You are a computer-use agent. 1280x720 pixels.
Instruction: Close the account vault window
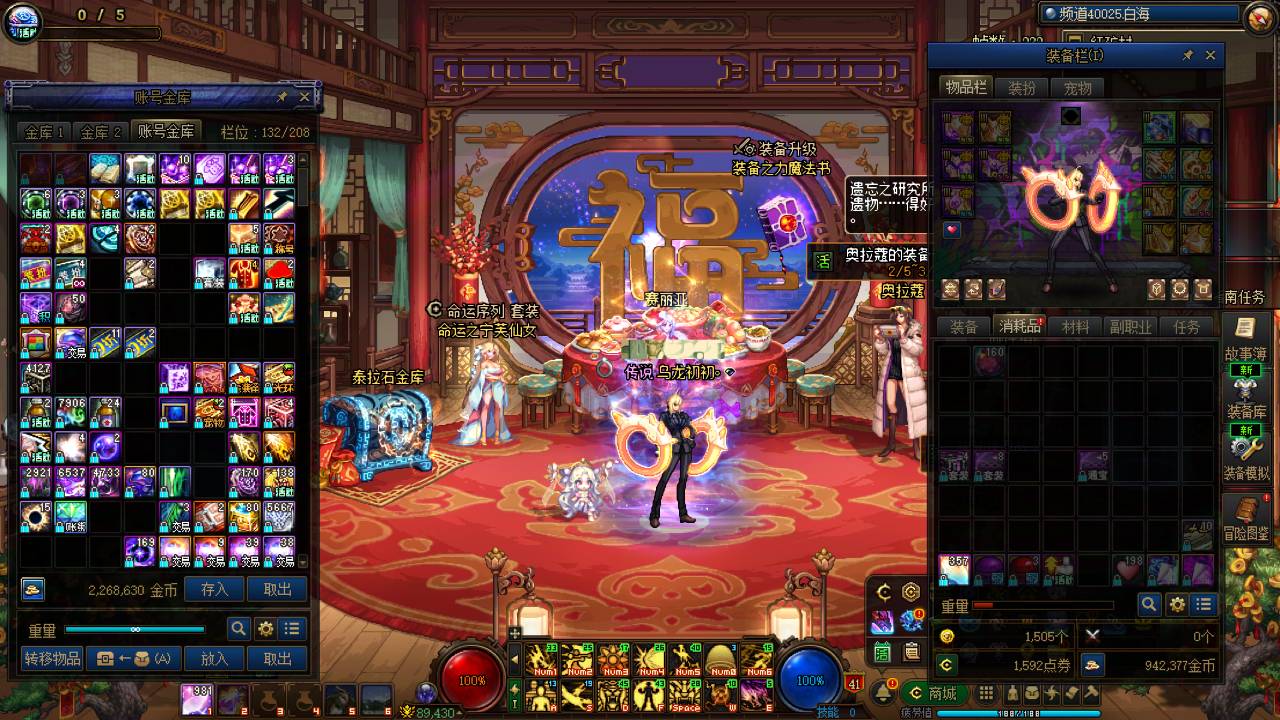pos(304,97)
